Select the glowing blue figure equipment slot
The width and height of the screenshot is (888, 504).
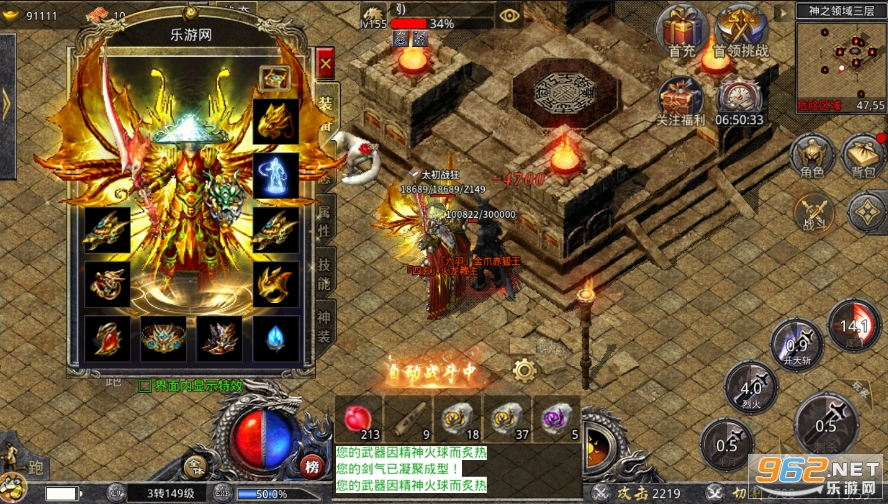(x=272, y=175)
